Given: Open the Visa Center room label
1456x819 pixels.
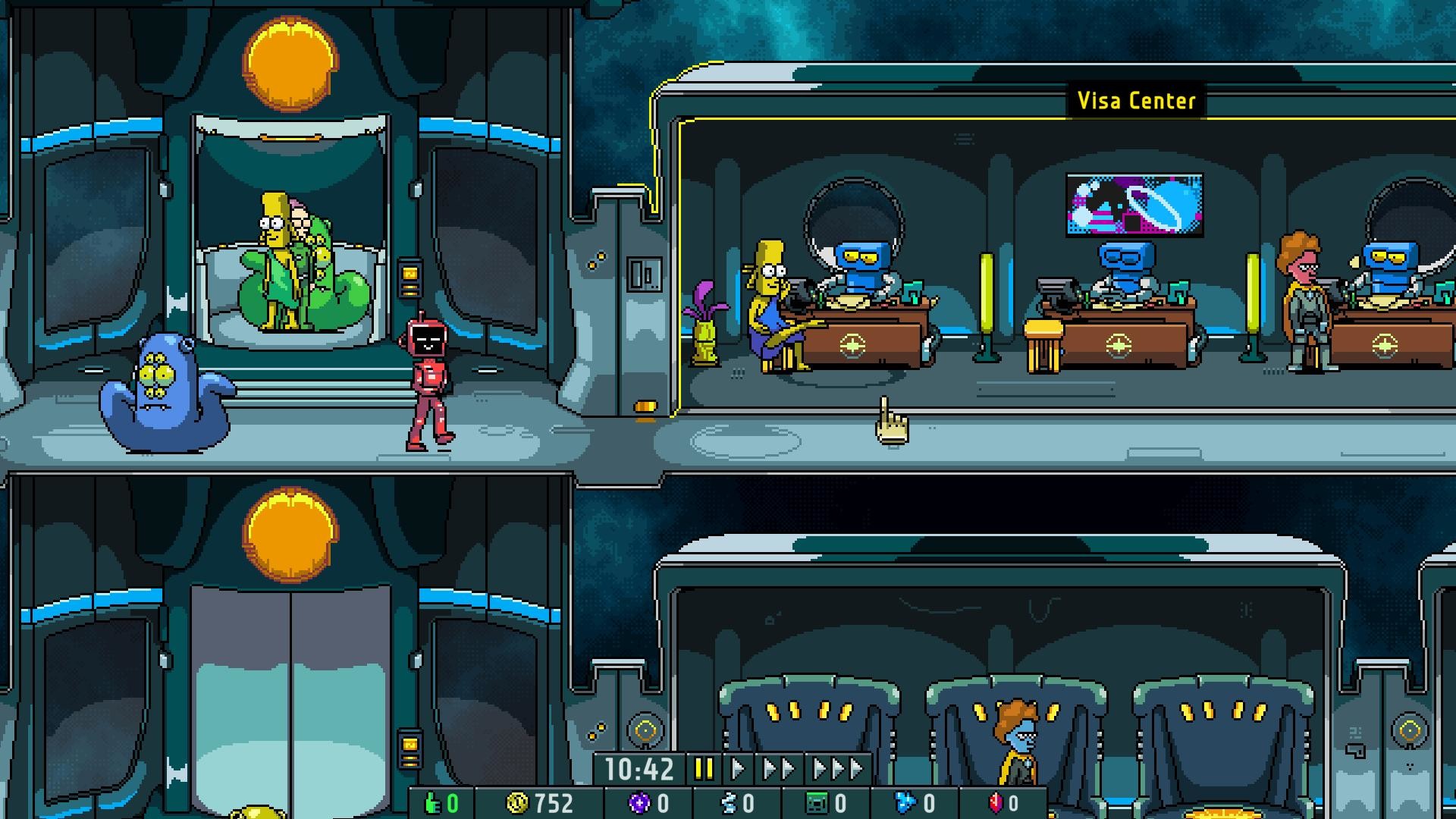Looking at the screenshot, I should (1137, 99).
